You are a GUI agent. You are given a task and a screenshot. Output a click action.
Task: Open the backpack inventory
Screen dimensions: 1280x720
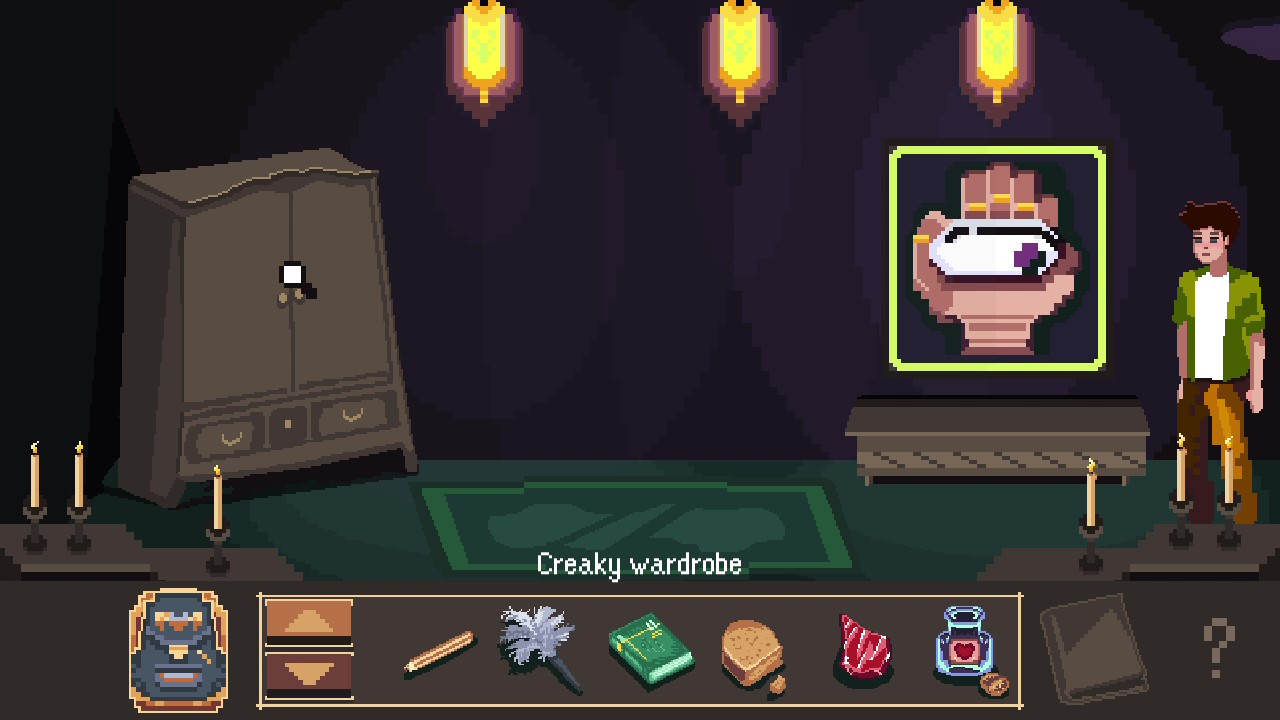click(x=178, y=650)
